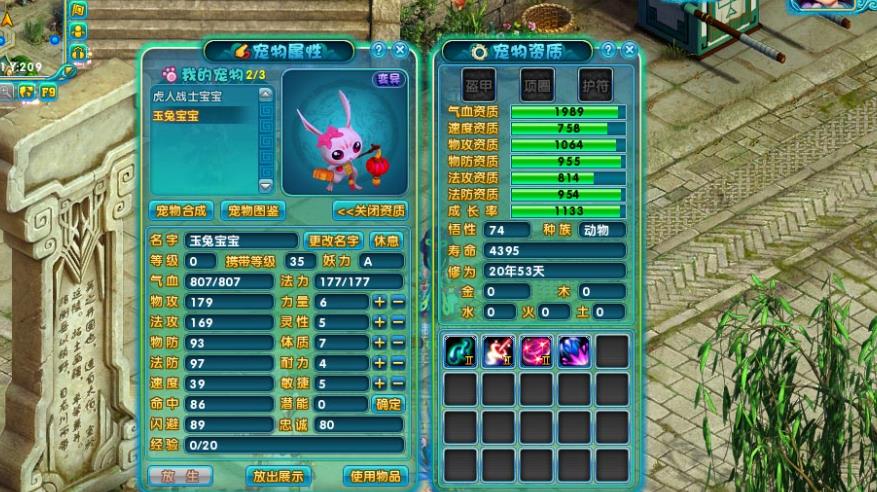Increase 力量 with the plus button
Screen dimensions: 877x492
tap(380, 302)
